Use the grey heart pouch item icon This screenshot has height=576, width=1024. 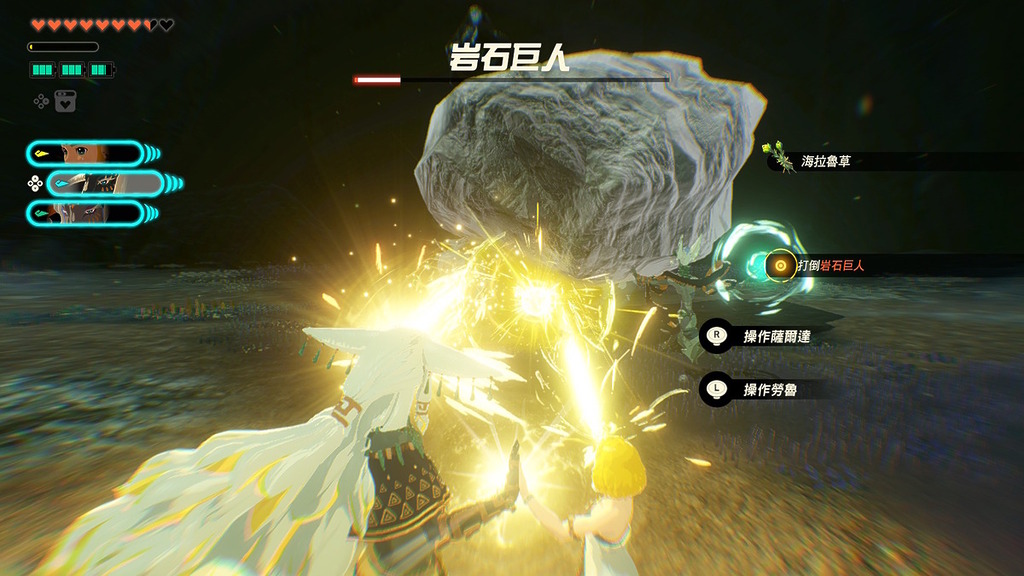click(x=65, y=101)
